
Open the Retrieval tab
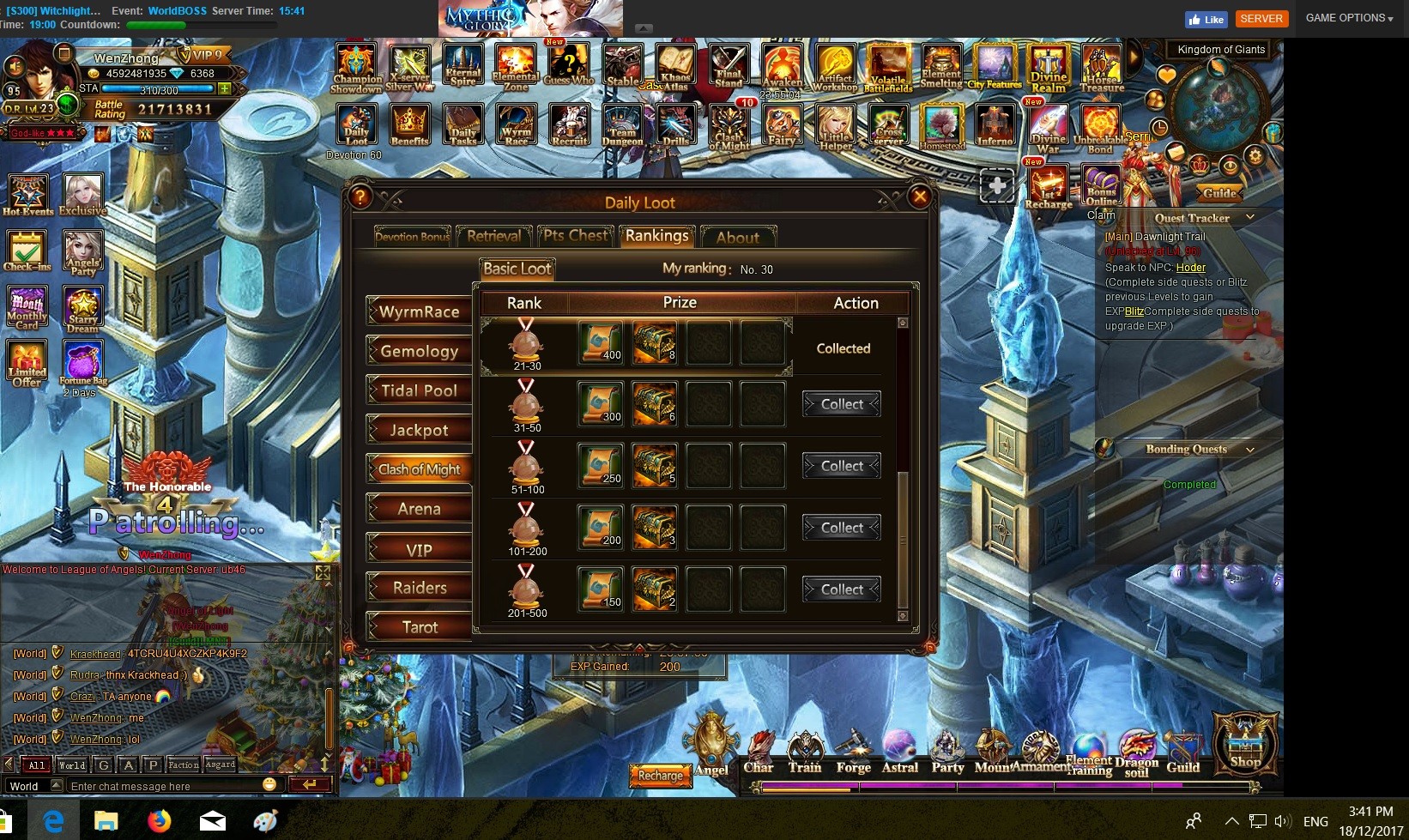[493, 236]
